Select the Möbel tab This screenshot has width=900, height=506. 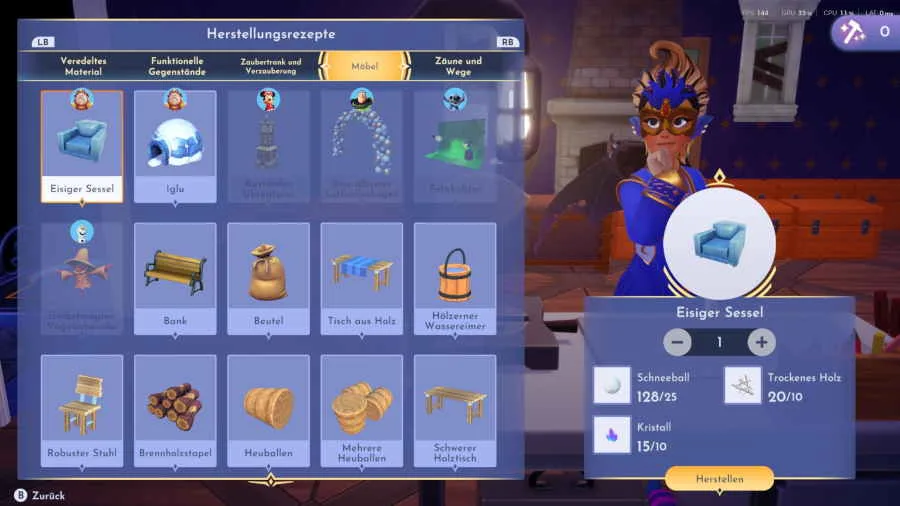[364, 66]
